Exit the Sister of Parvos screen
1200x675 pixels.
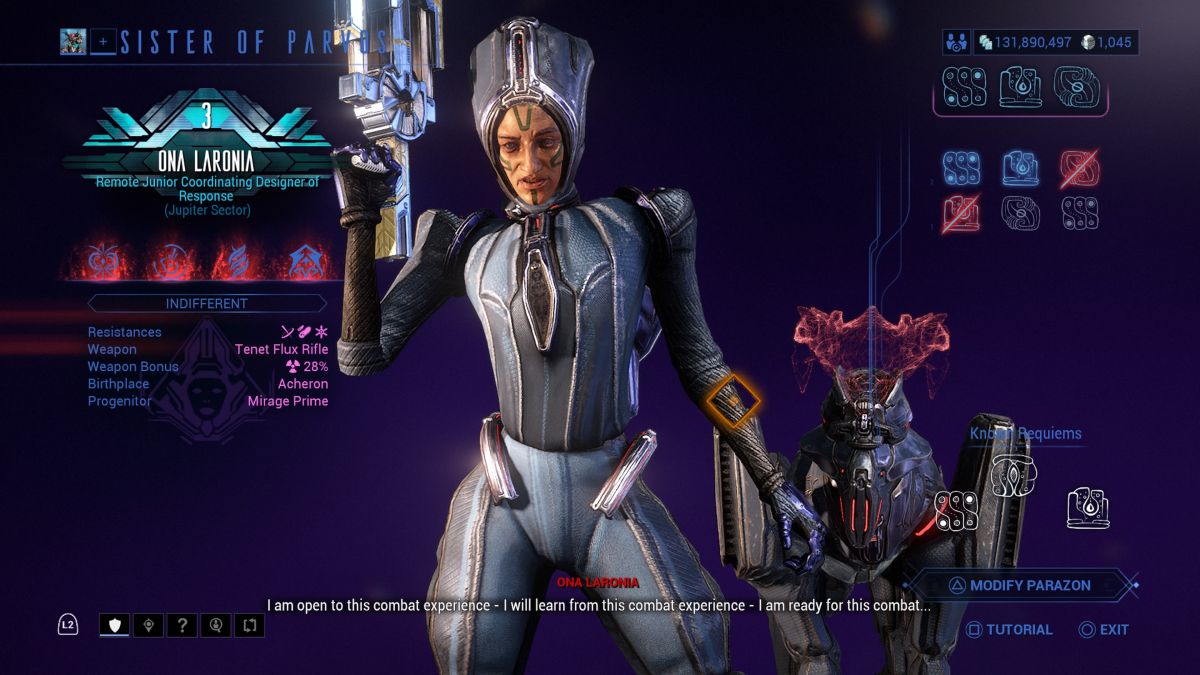click(x=1104, y=629)
